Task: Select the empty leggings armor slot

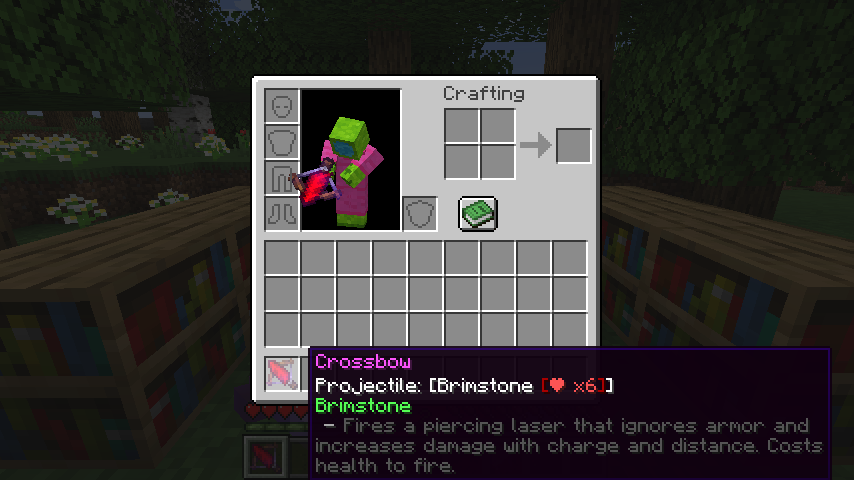Action: tap(282, 177)
